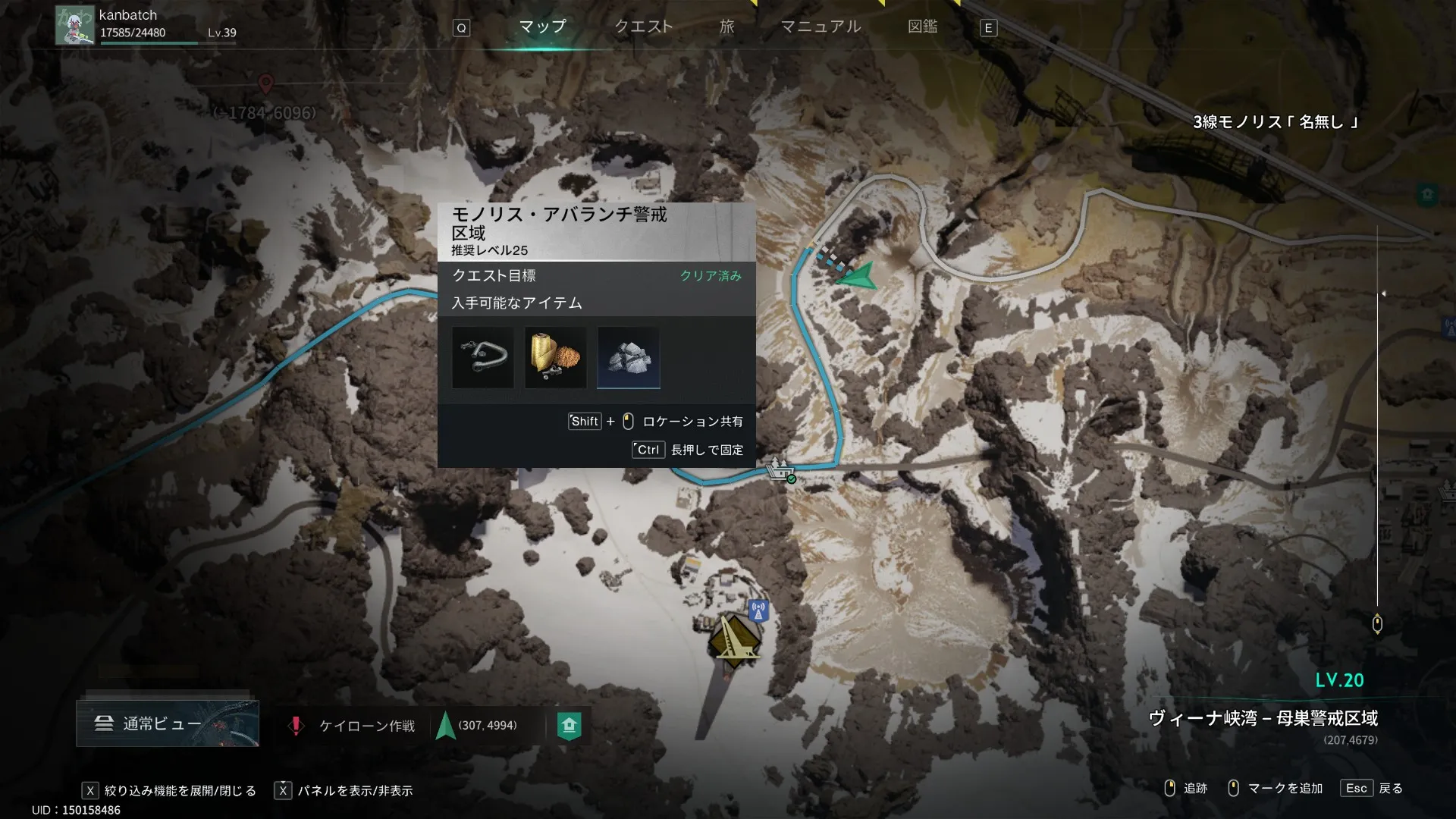Select the metal clamp item reward
The width and height of the screenshot is (1456, 819).
[x=483, y=357]
